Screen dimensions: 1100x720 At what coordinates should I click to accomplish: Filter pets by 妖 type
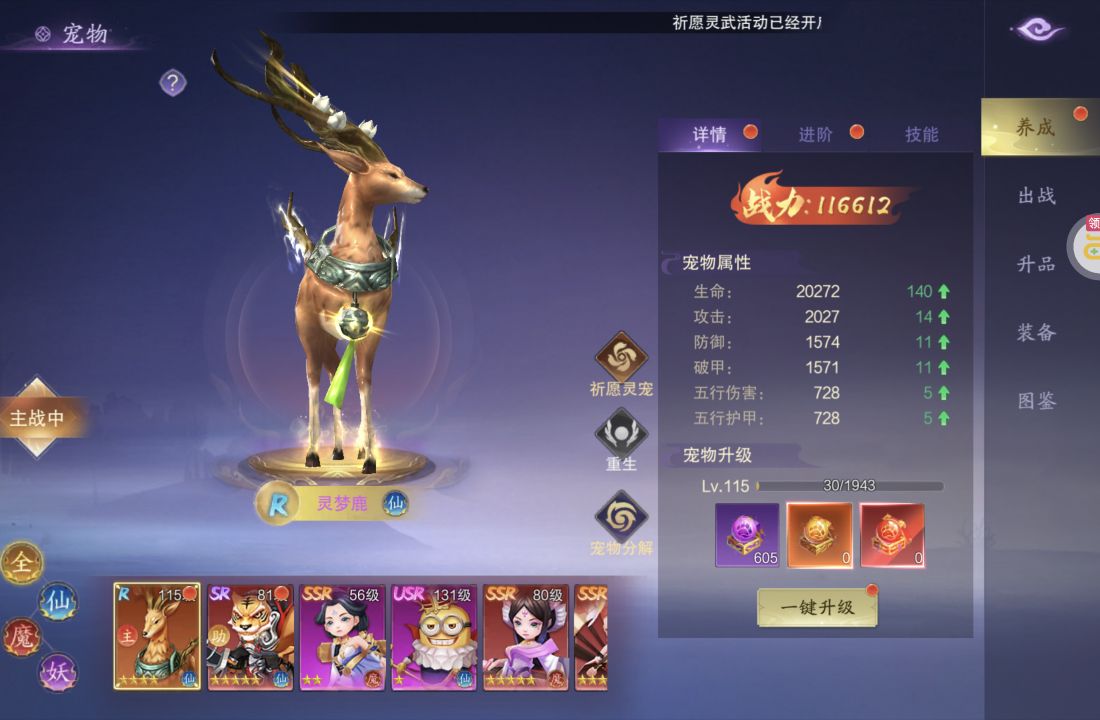pos(57,672)
